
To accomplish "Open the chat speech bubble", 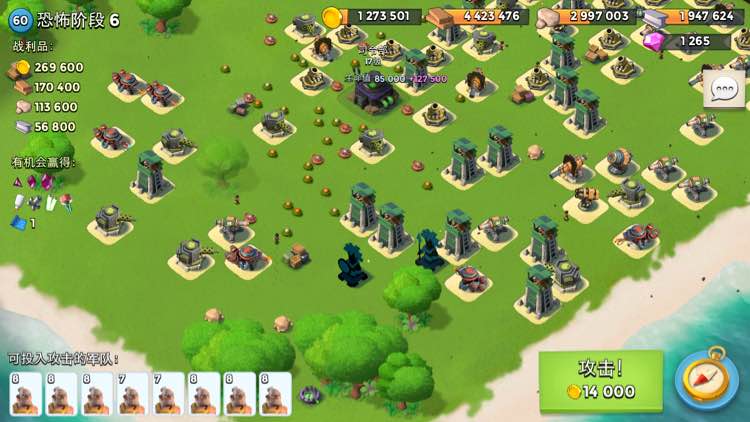I will point(723,90).
